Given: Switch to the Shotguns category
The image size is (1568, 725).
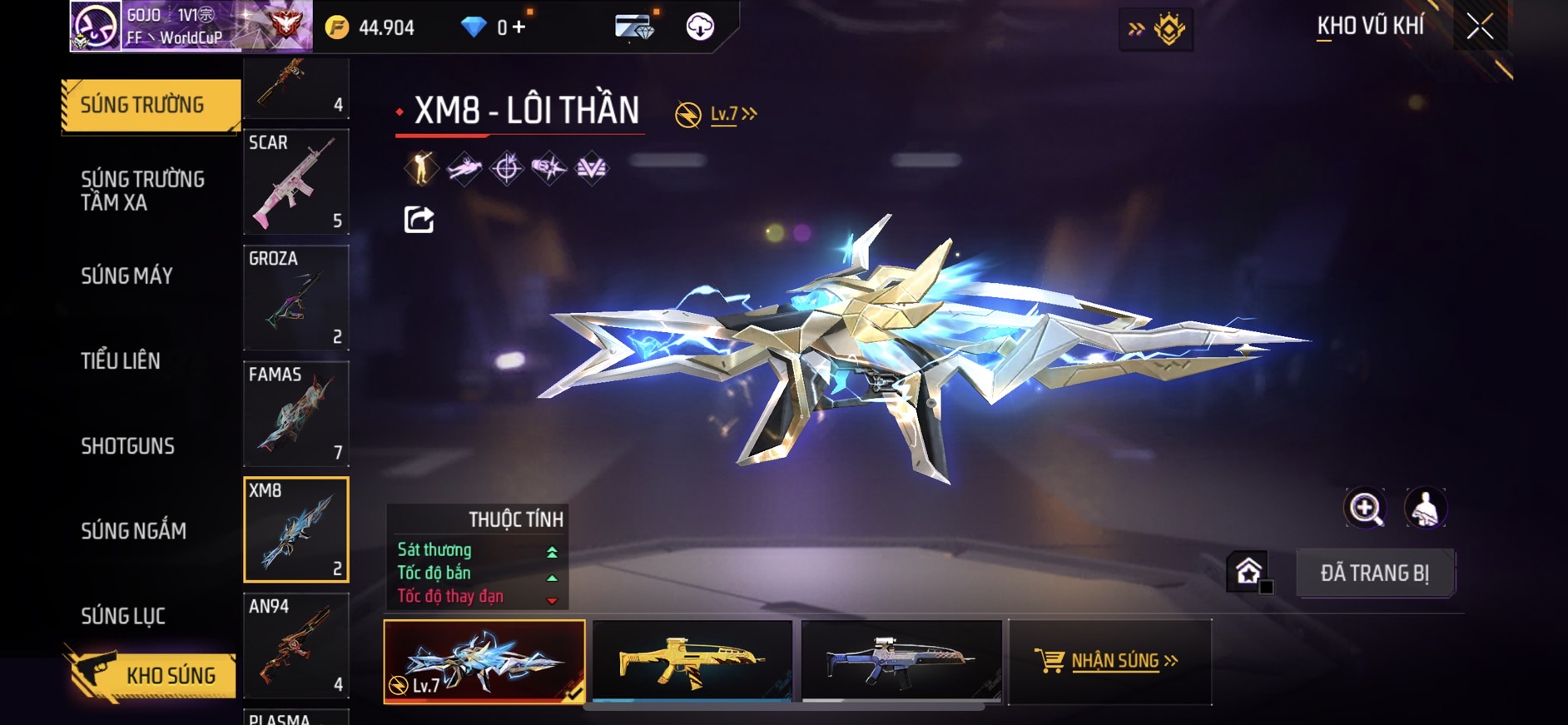Looking at the screenshot, I should (x=128, y=446).
